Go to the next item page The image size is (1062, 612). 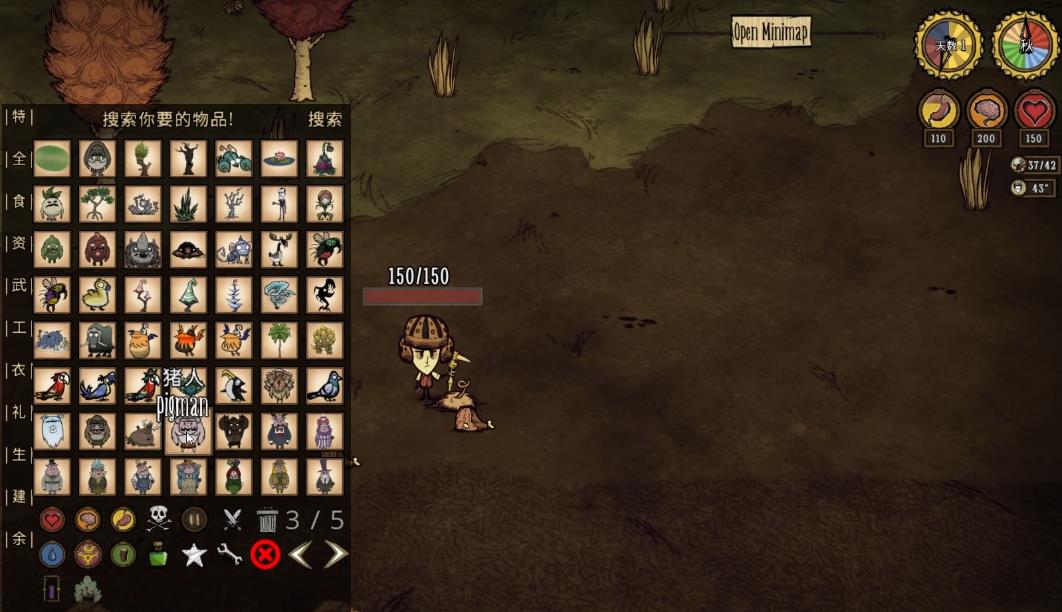pos(336,554)
